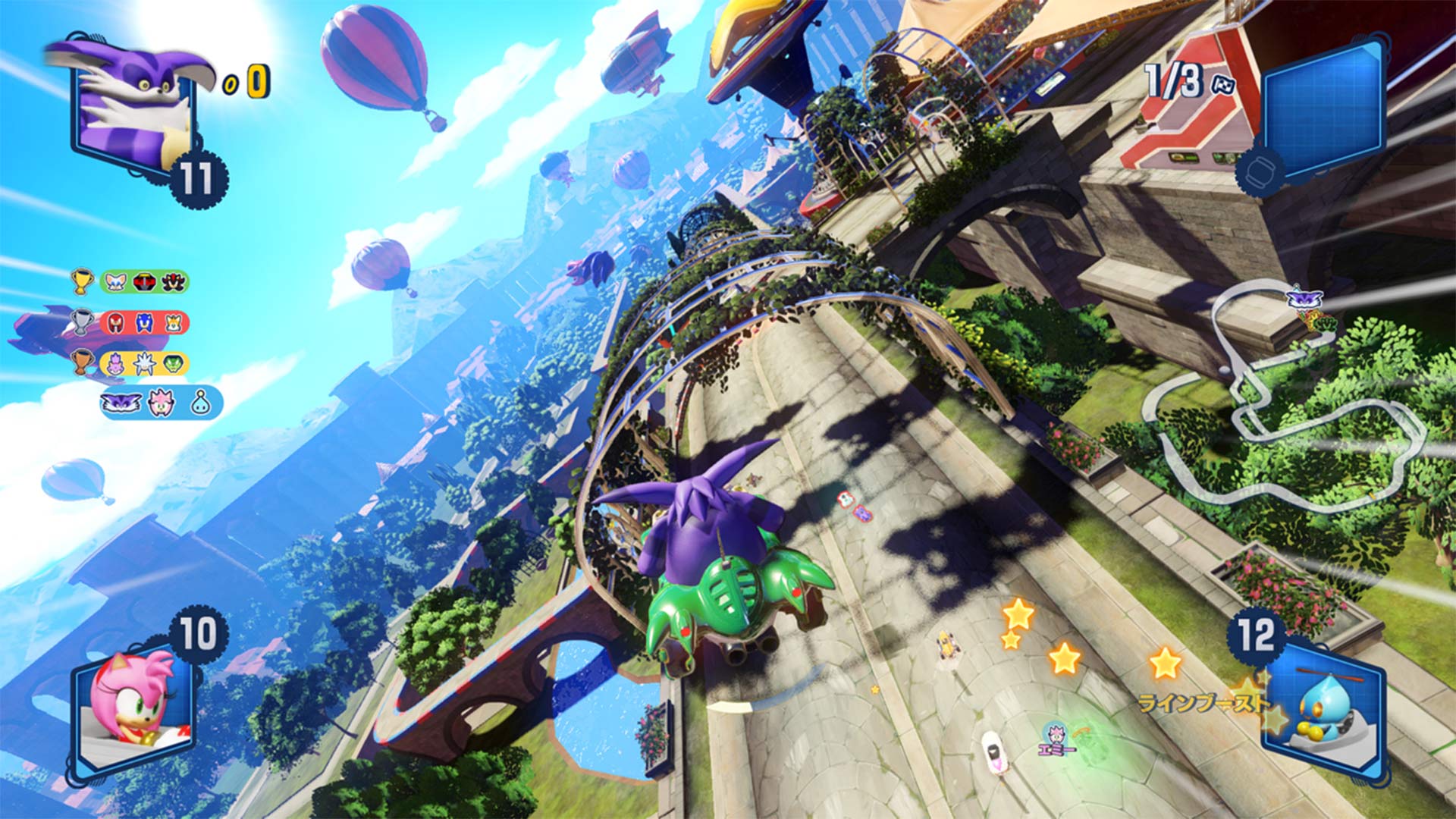Toggle the silver trophy indicator
The height and width of the screenshot is (819, 1456).
pyautogui.click(x=82, y=322)
